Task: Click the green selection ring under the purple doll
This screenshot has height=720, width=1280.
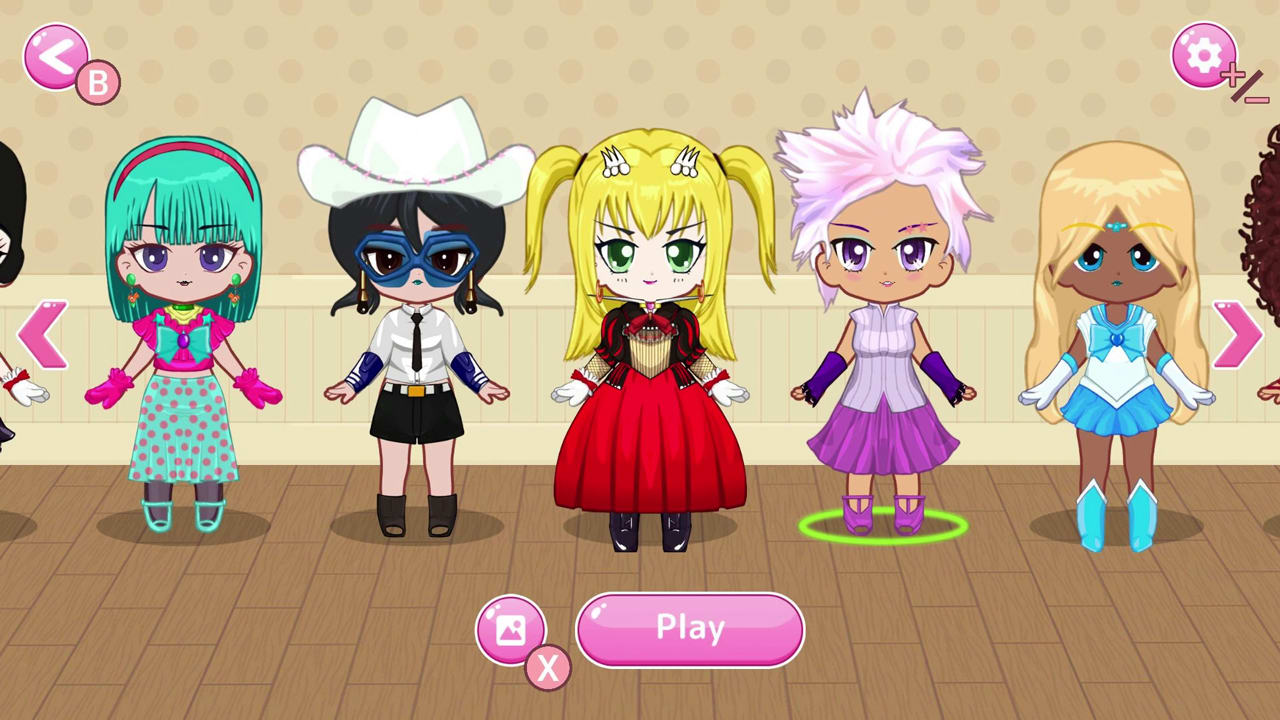Action: [885, 528]
